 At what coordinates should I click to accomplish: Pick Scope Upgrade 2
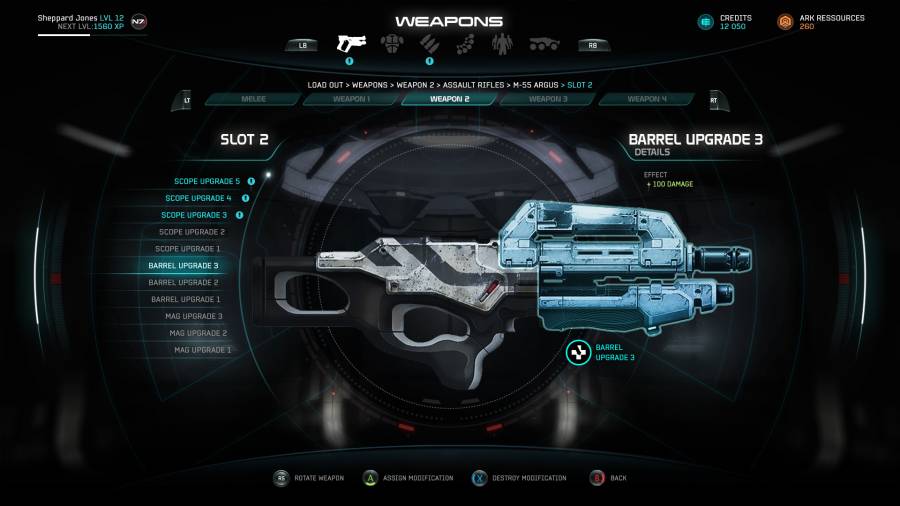pyautogui.click(x=191, y=232)
